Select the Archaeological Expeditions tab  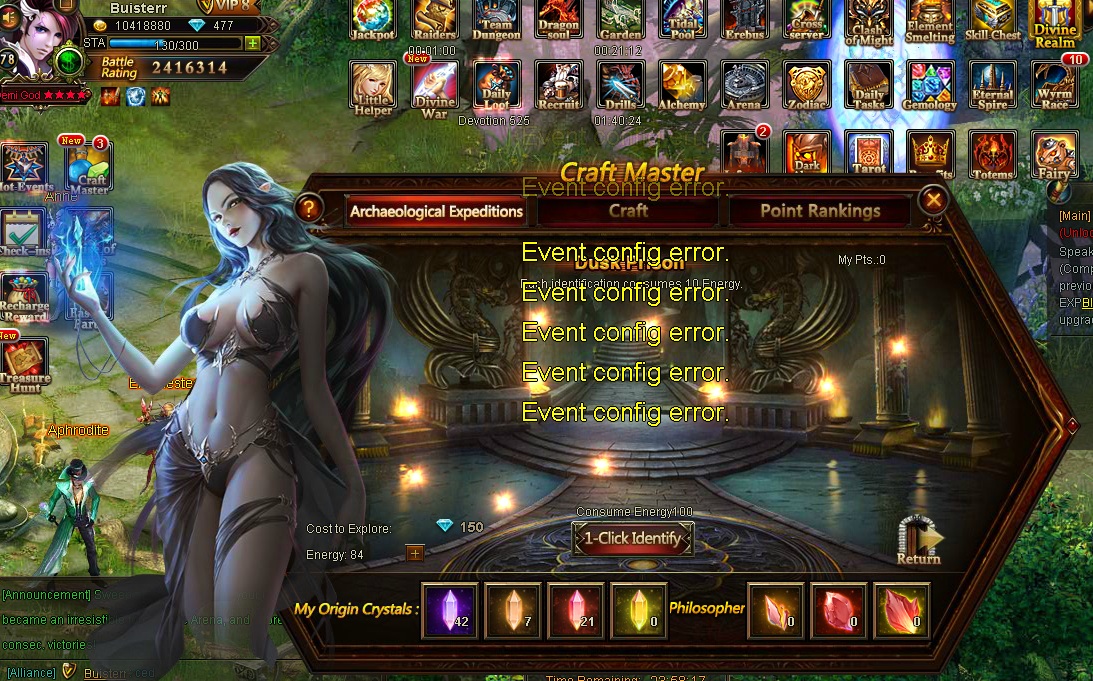point(436,211)
